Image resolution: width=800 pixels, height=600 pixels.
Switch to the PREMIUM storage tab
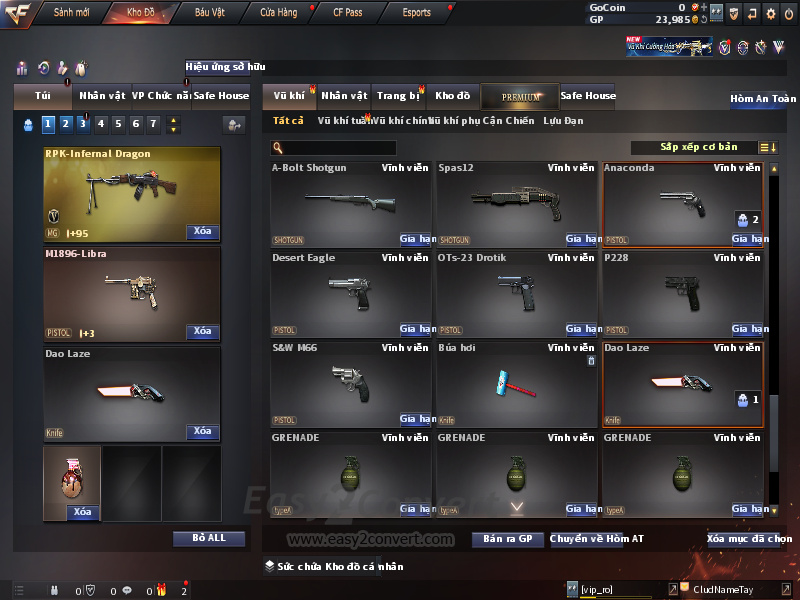click(x=520, y=97)
